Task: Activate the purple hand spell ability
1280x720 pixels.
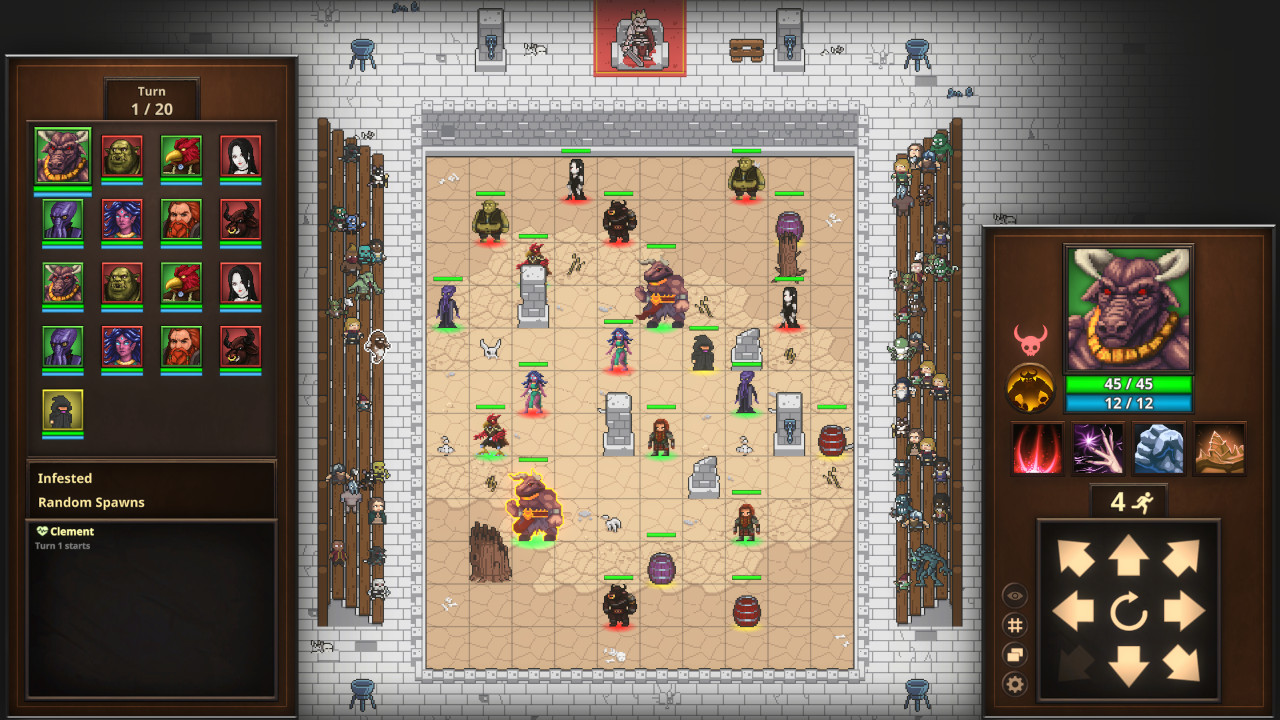Action: [1097, 449]
